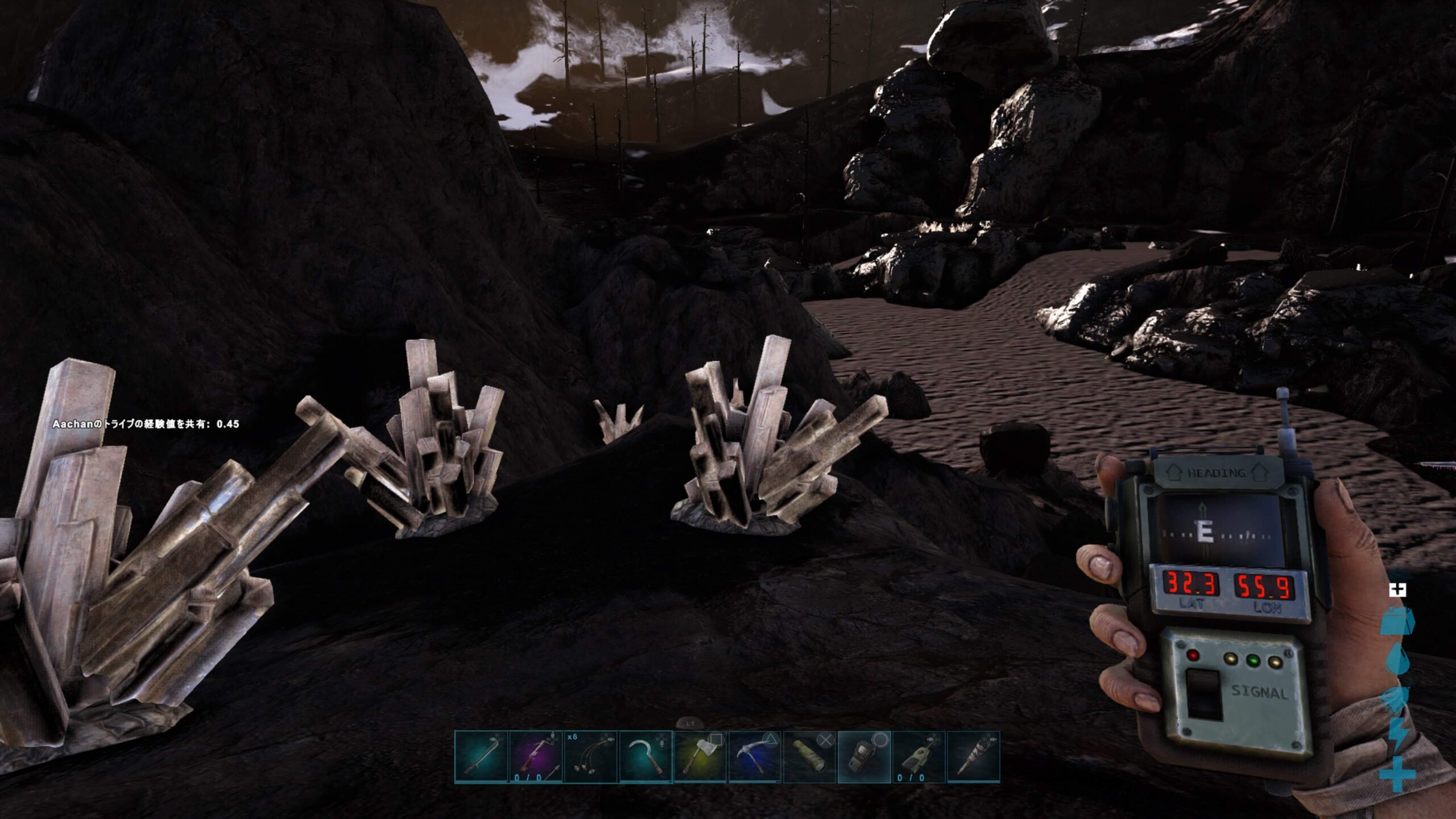Equip the torch in the last hotbar slot
The image size is (1456, 819).
[973, 757]
